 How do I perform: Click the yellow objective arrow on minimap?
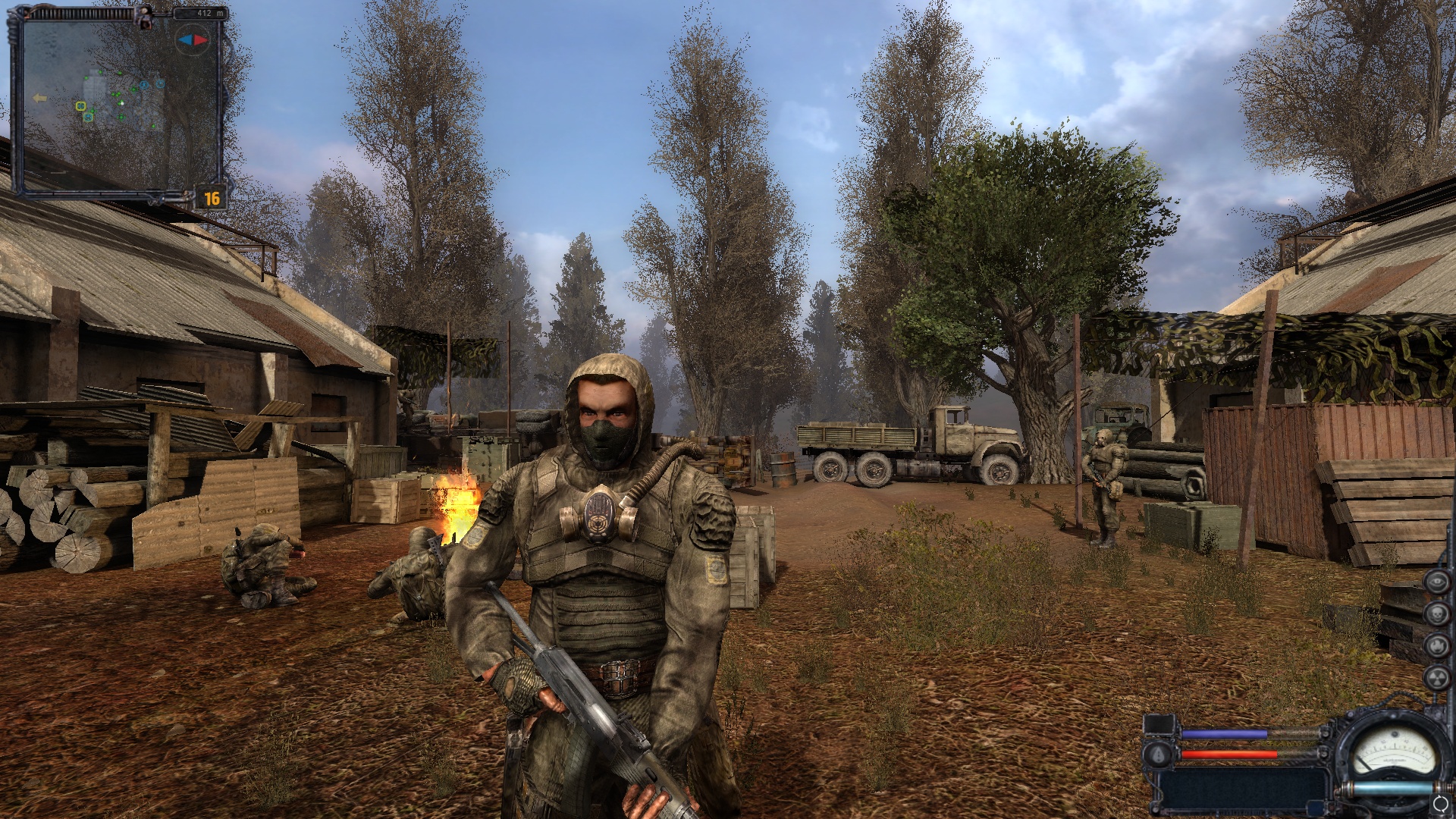click(x=39, y=98)
